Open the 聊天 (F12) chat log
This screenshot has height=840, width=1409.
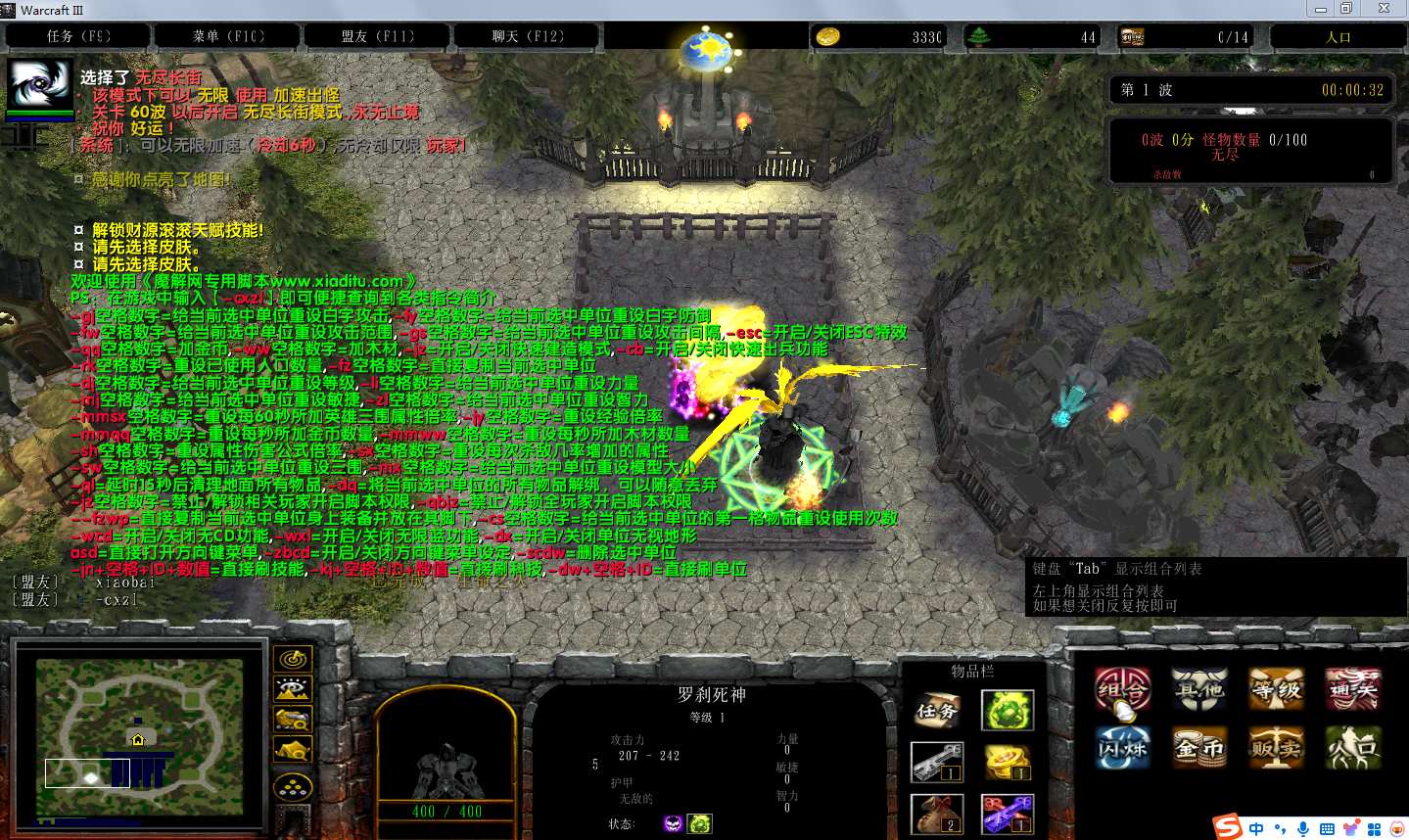(x=528, y=36)
